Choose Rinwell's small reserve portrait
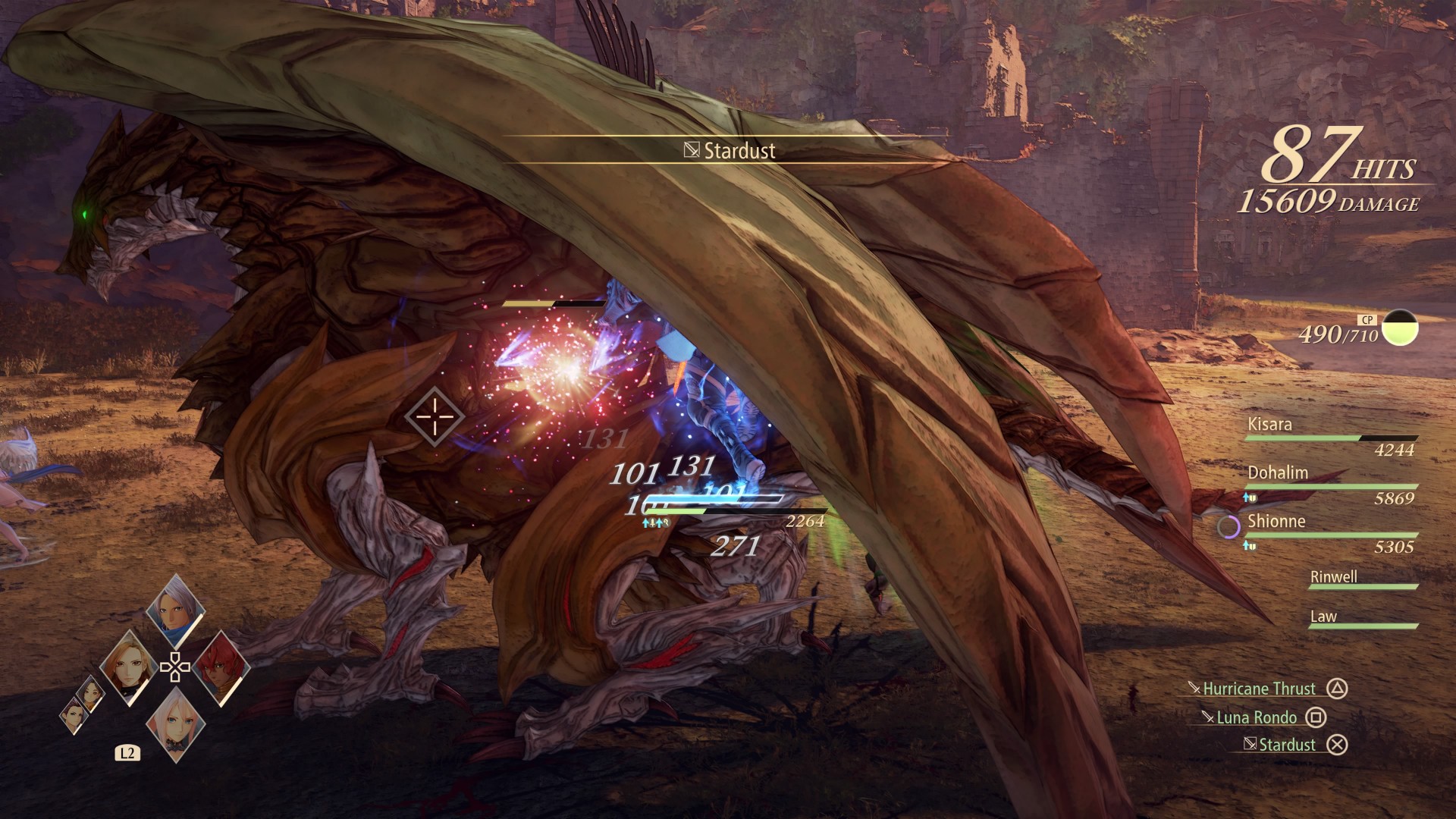The height and width of the screenshot is (819, 1456). click(91, 693)
